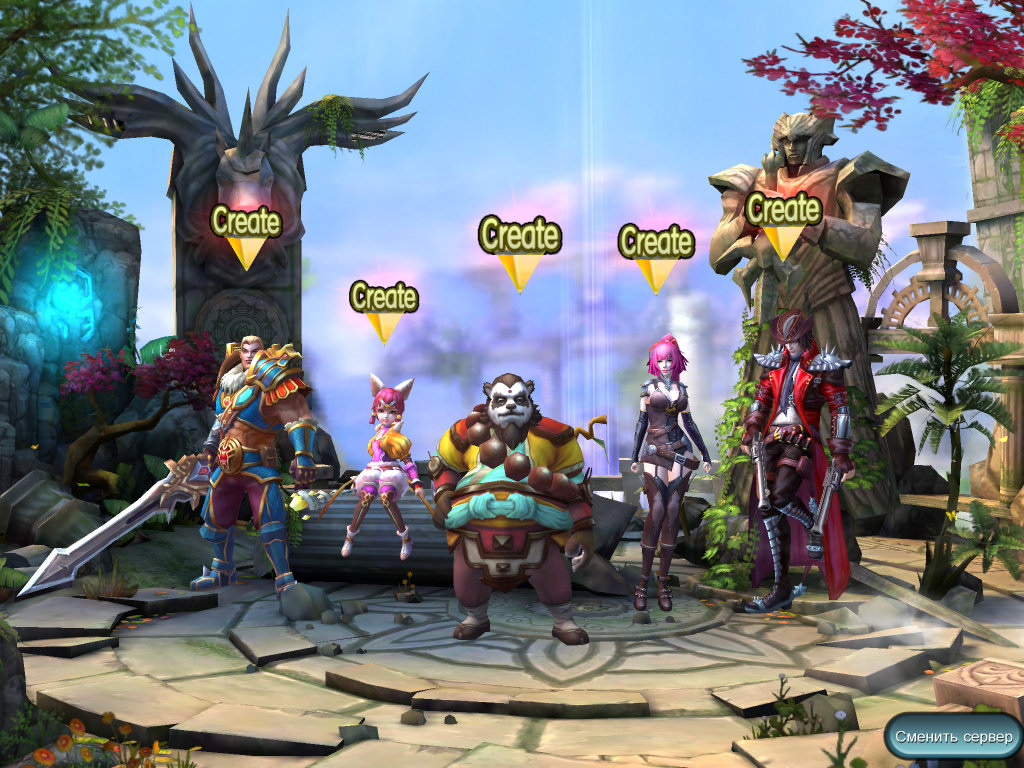The image size is (1024, 768).
Task: Open the Сменить сервер server switch button
Action: (x=953, y=737)
